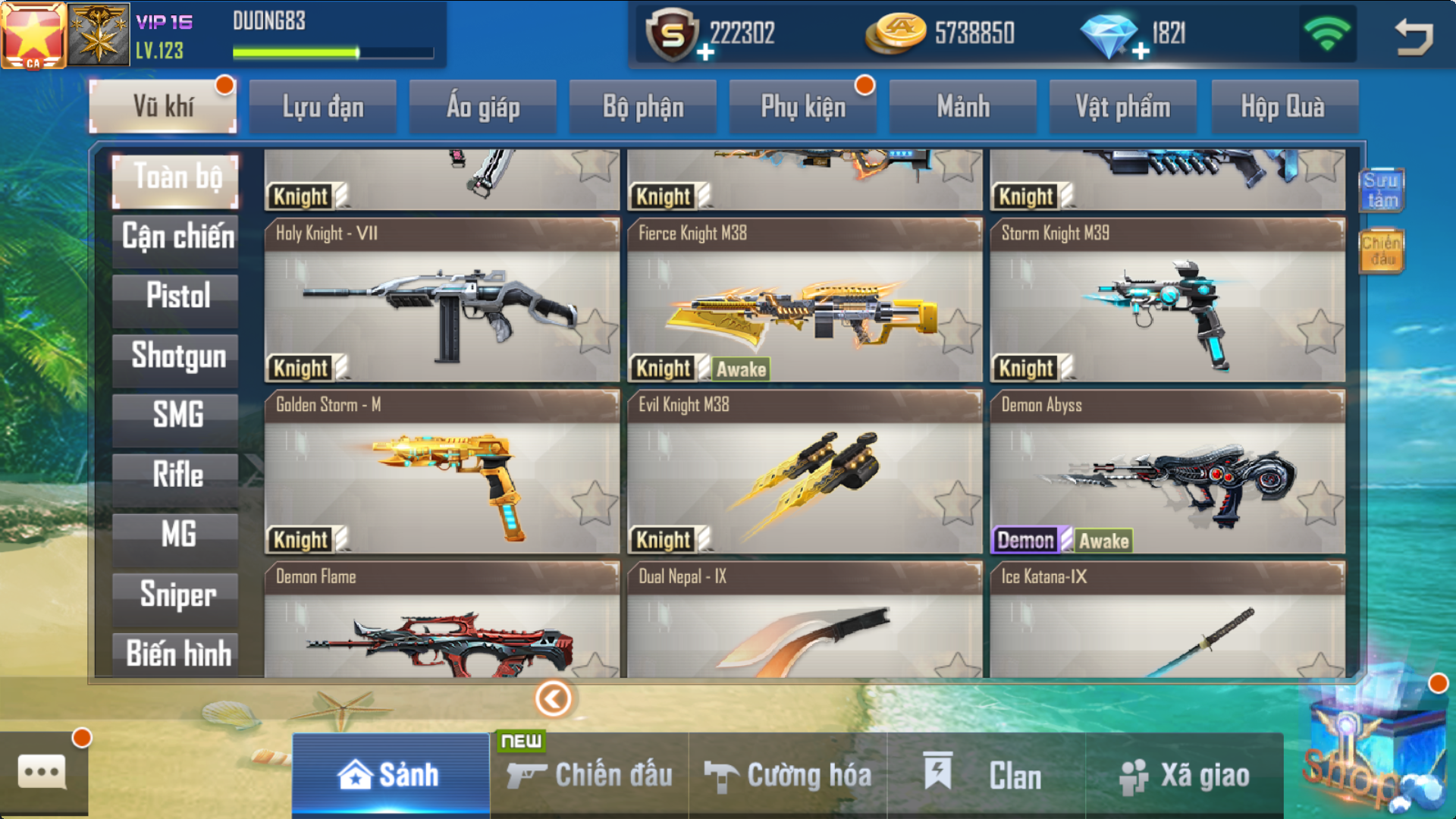Image resolution: width=1456 pixels, height=819 pixels.
Task: Show the Hộp Quà tab
Action: point(1283,107)
